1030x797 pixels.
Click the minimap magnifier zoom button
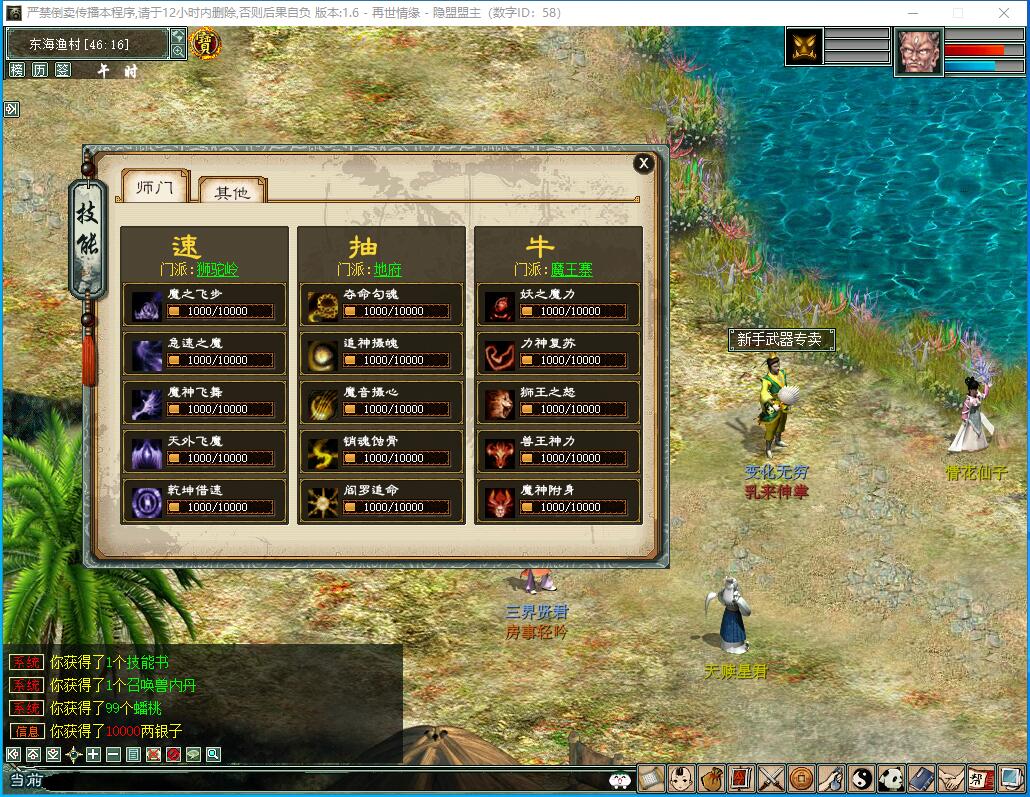(x=178, y=52)
